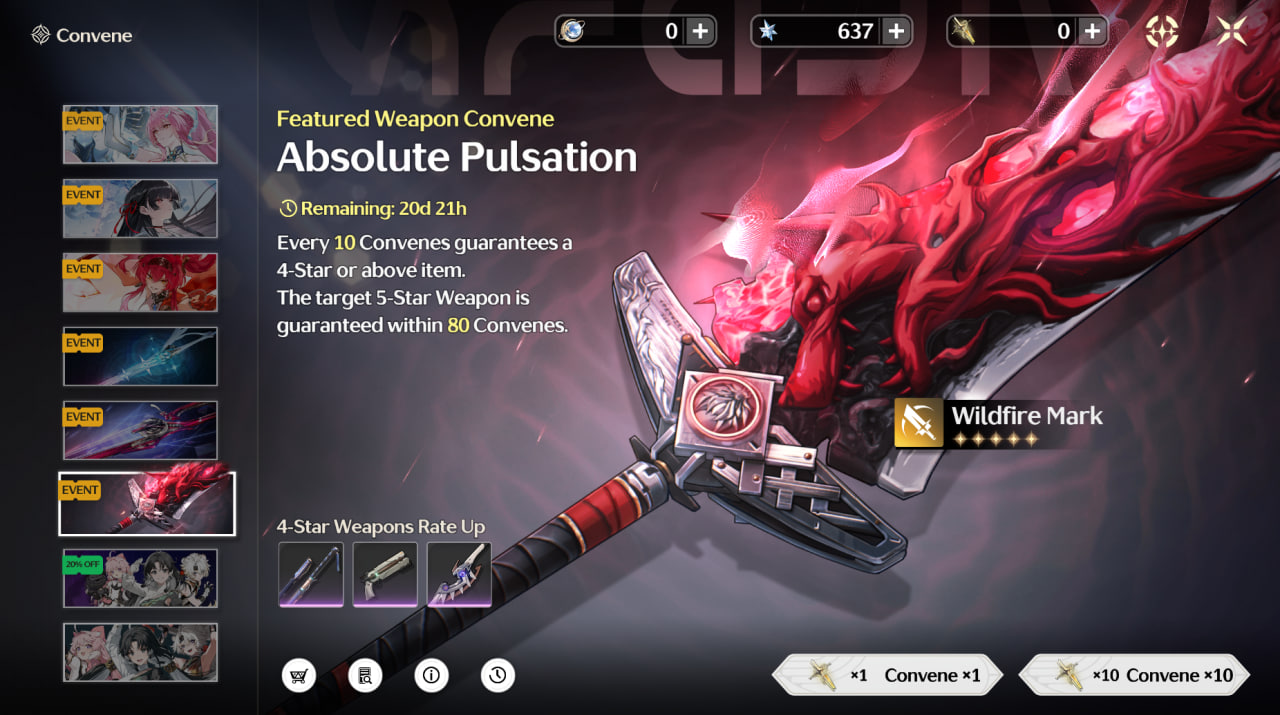Screen dimensions: 1280x715
Task: Show the info circle icon details
Action: (x=432, y=676)
